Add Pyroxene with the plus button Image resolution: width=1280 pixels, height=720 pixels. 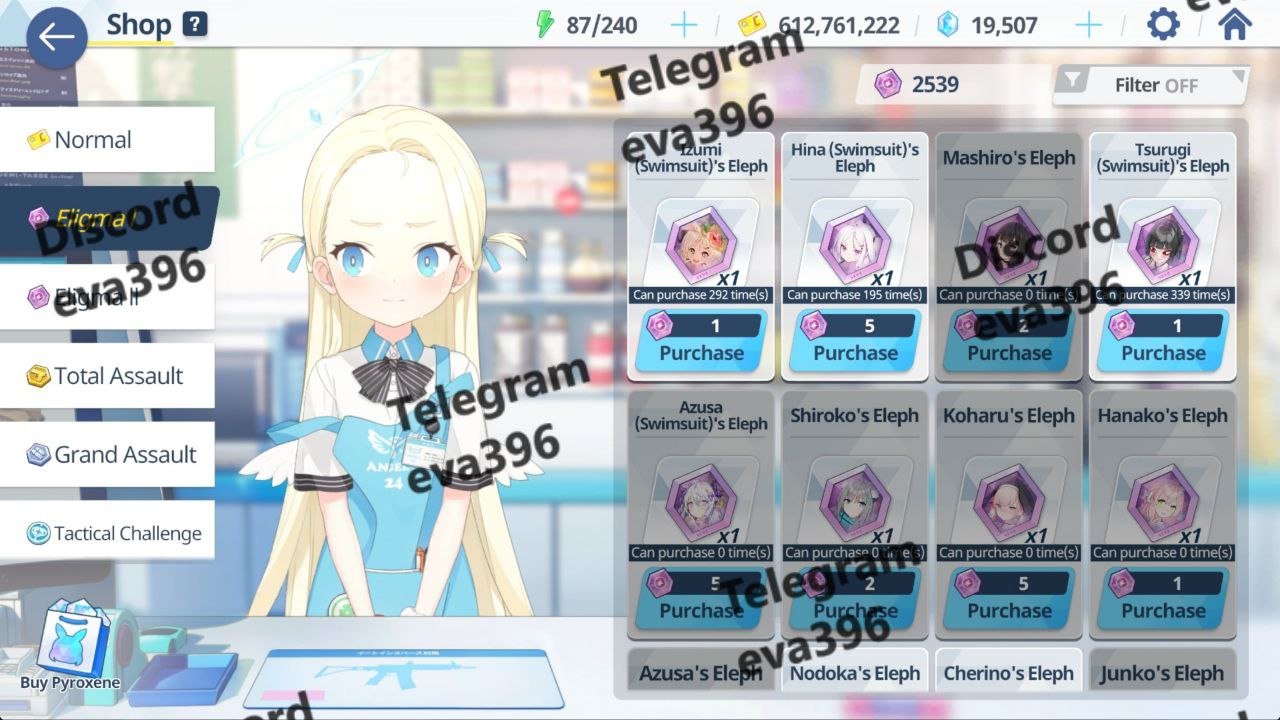click(x=1088, y=25)
